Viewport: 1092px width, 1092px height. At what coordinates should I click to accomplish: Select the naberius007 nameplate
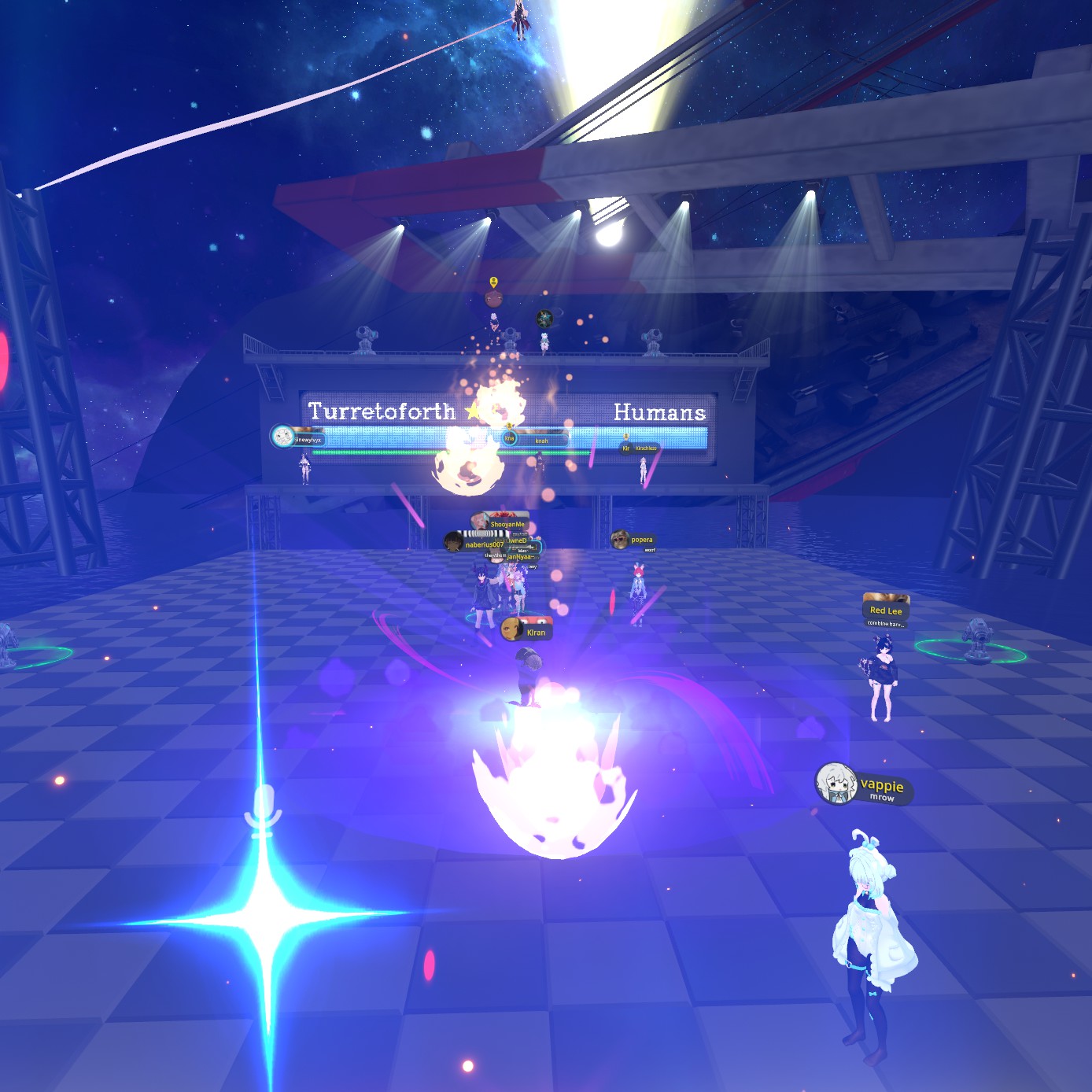475,544
